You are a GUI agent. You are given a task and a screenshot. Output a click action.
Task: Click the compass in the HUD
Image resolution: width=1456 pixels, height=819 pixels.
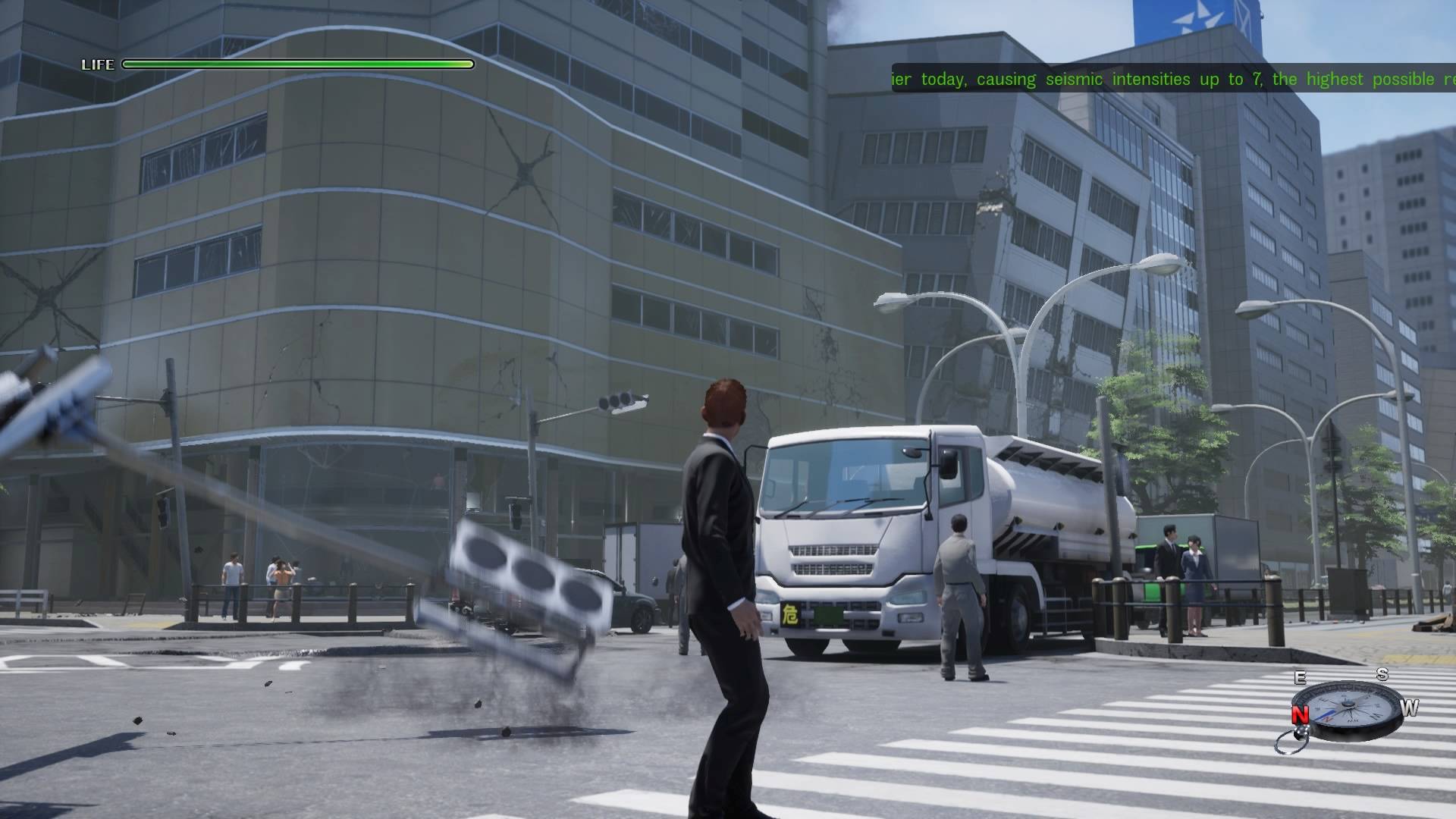click(x=1348, y=709)
